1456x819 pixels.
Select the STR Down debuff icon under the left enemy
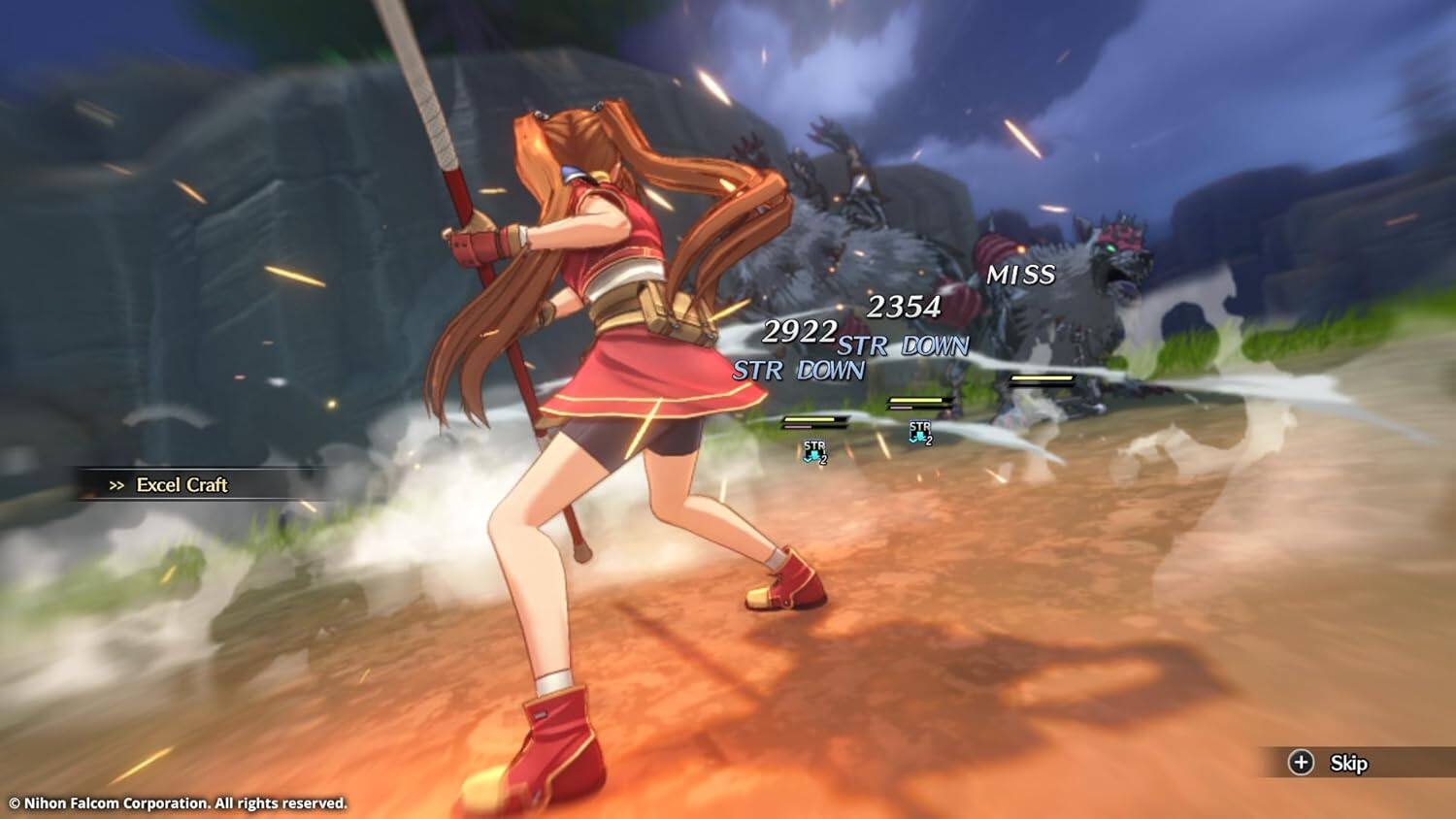click(x=813, y=453)
